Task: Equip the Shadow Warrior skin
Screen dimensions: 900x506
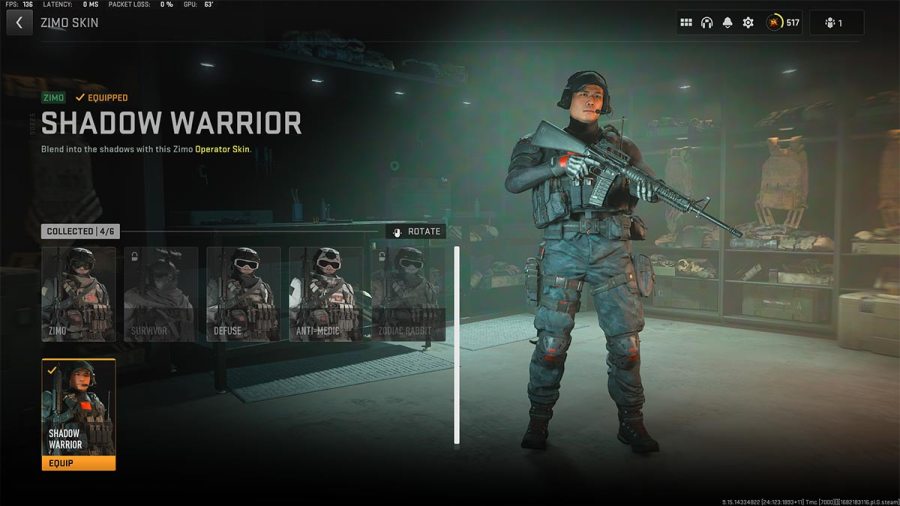Action: pyautogui.click(x=79, y=463)
